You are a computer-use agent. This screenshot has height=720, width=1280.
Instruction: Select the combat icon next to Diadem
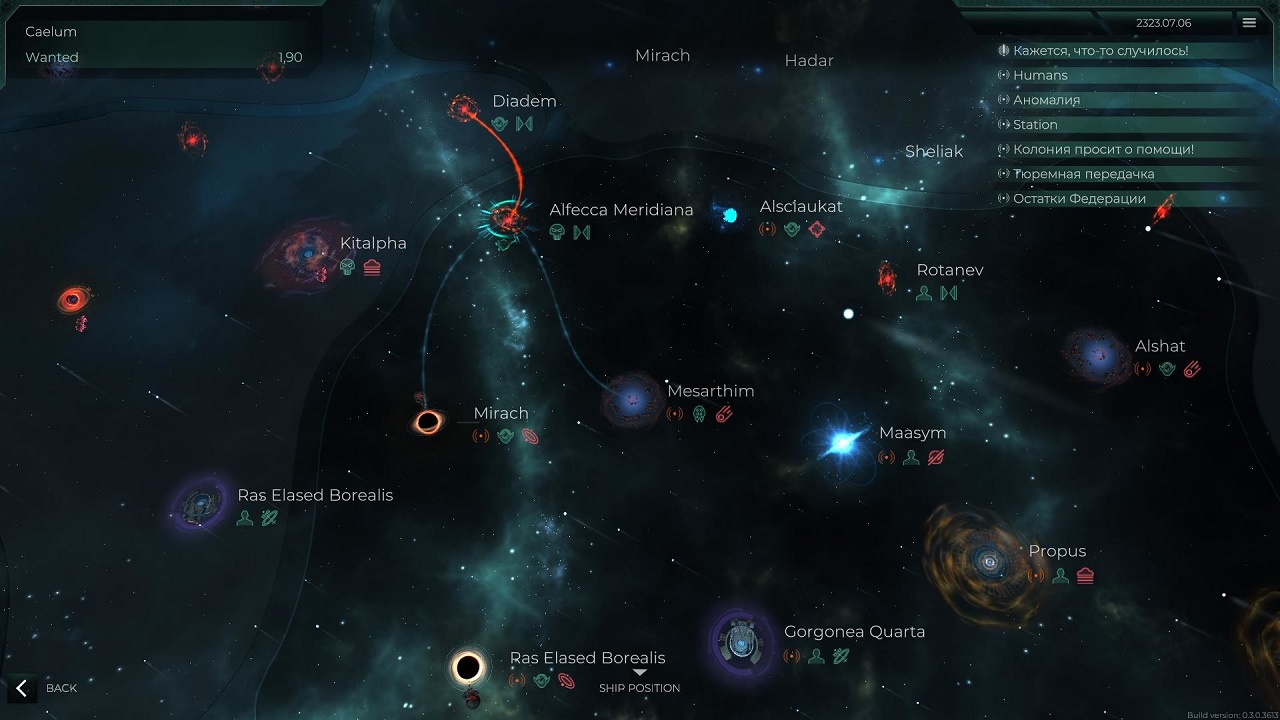point(525,124)
